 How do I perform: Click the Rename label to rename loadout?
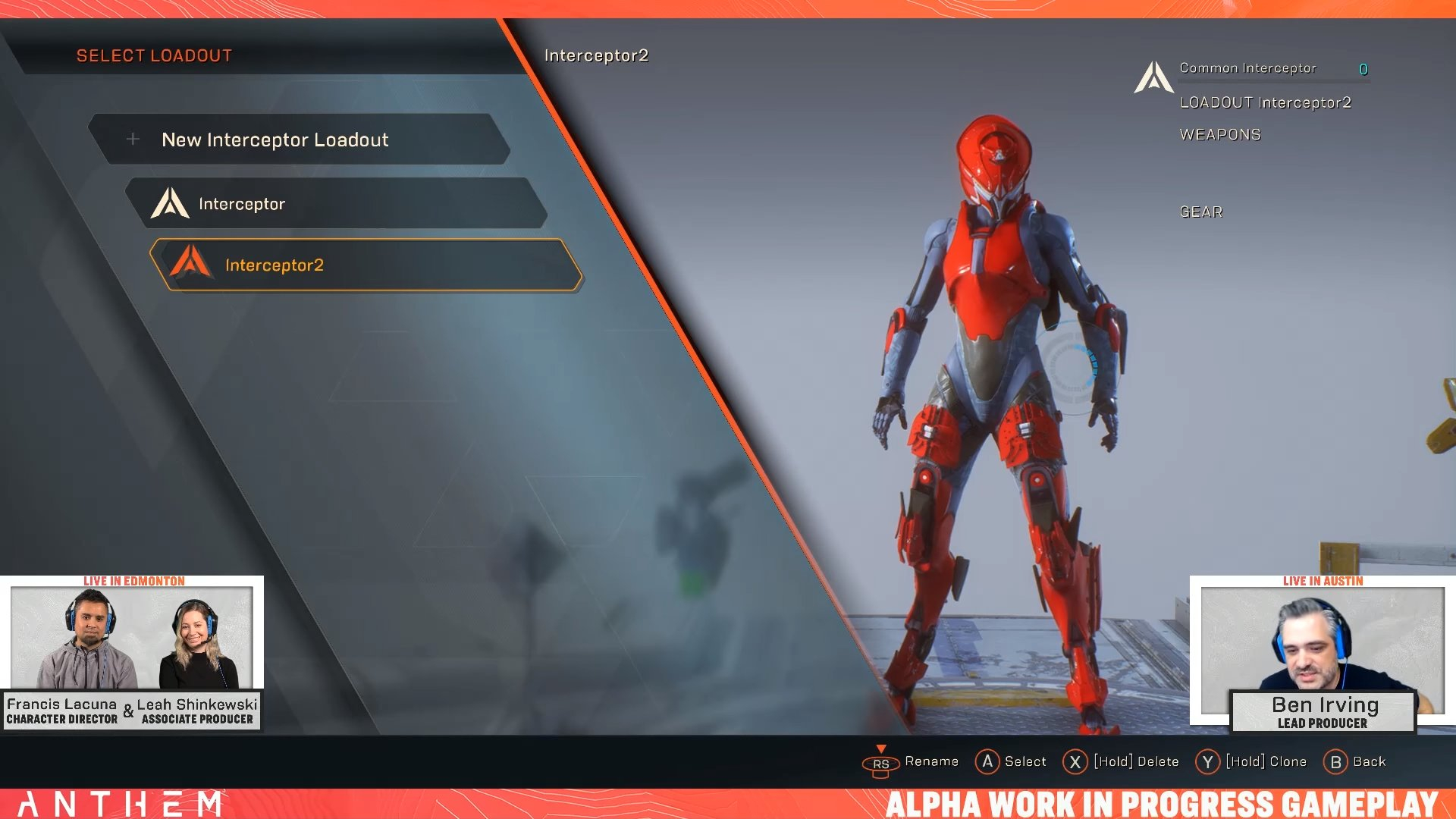click(931, 761)
